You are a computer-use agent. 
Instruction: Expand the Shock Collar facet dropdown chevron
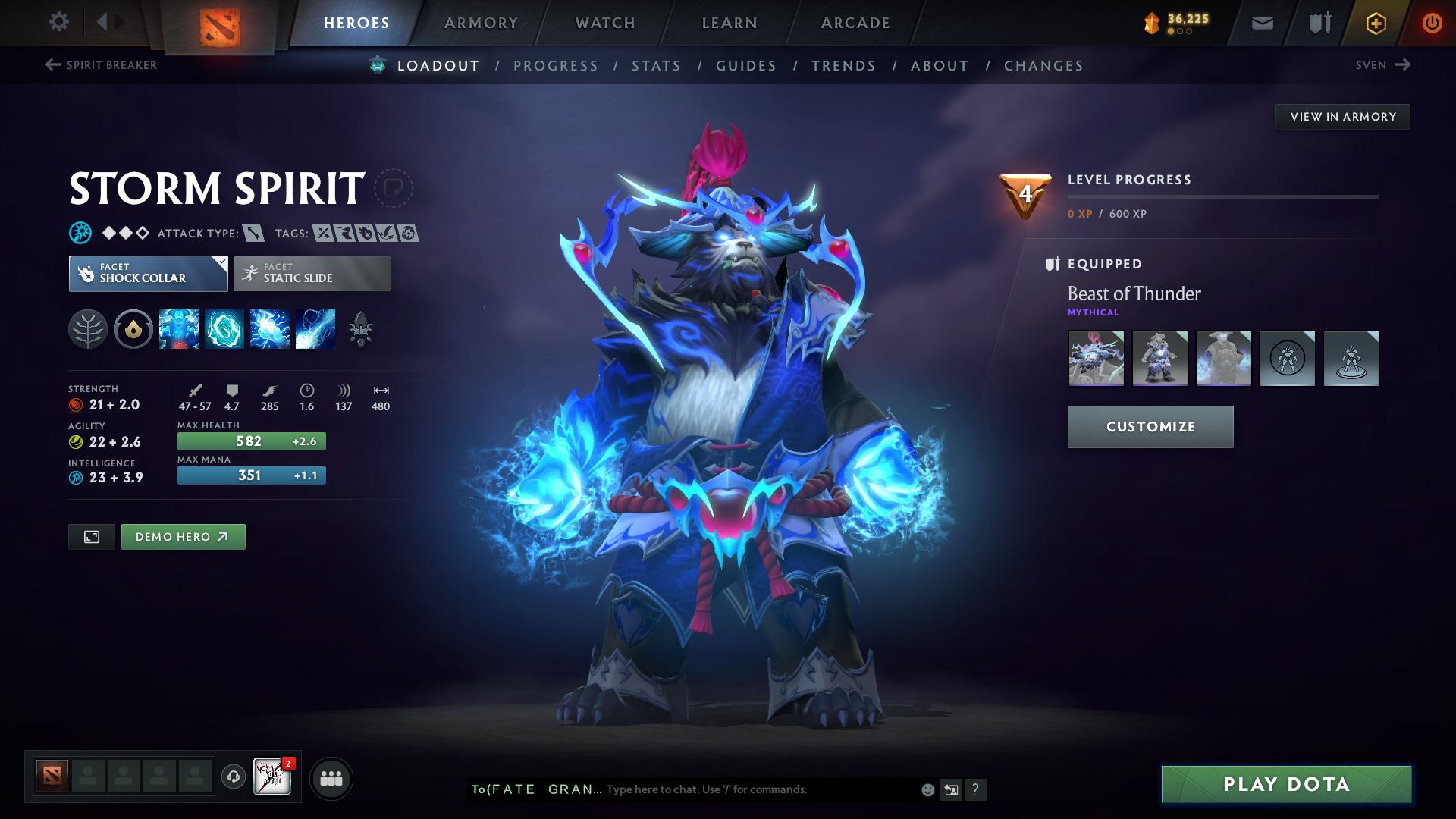click(221, 264)
